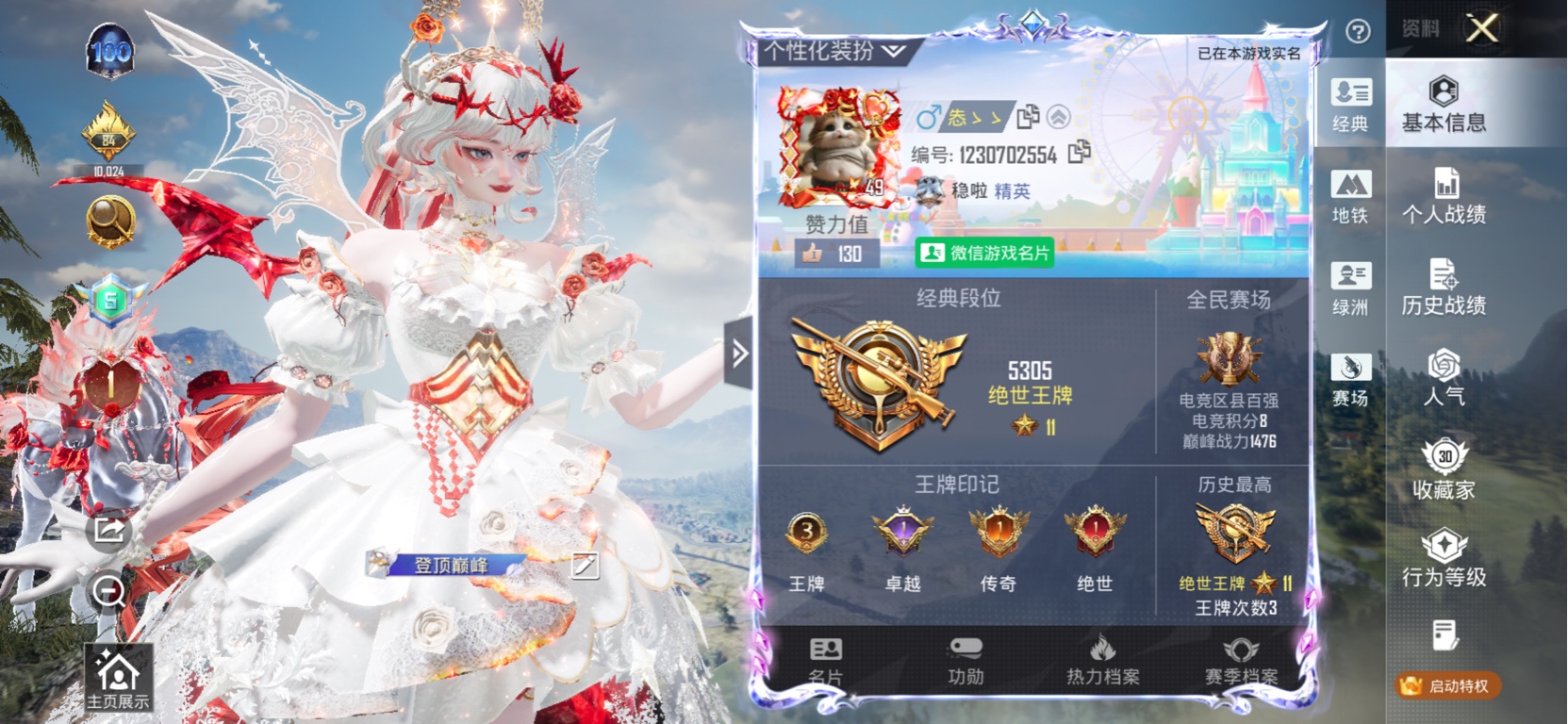Open the 名片 card tab
This screenshot has width=1568, height=724.
(826, 662)
